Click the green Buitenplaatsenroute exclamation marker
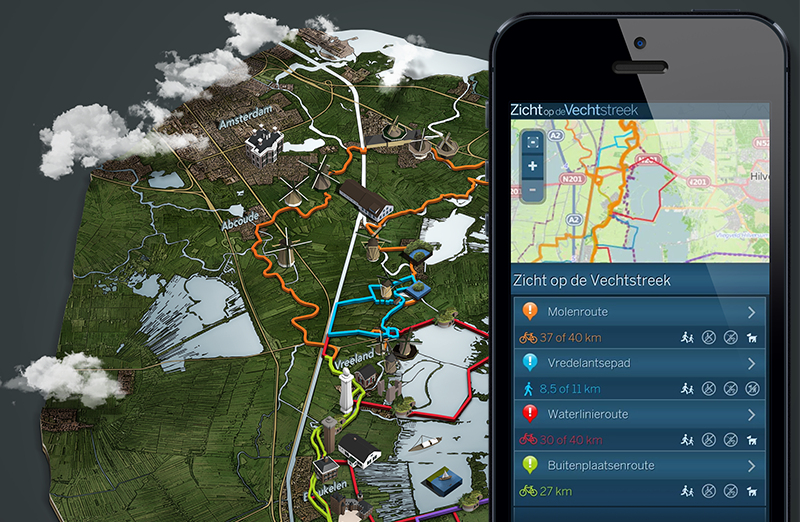The height and width of the screenshot is (522, 800). coord(530,465)
